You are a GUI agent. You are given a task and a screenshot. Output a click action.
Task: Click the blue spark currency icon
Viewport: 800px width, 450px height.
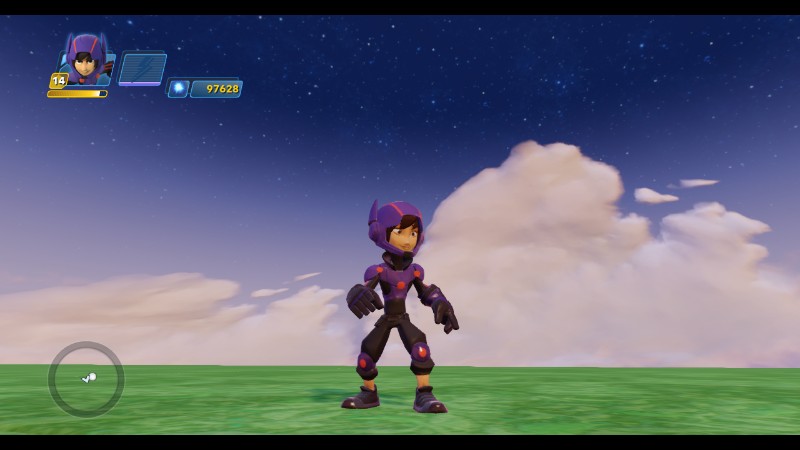[x=178, y=89]
